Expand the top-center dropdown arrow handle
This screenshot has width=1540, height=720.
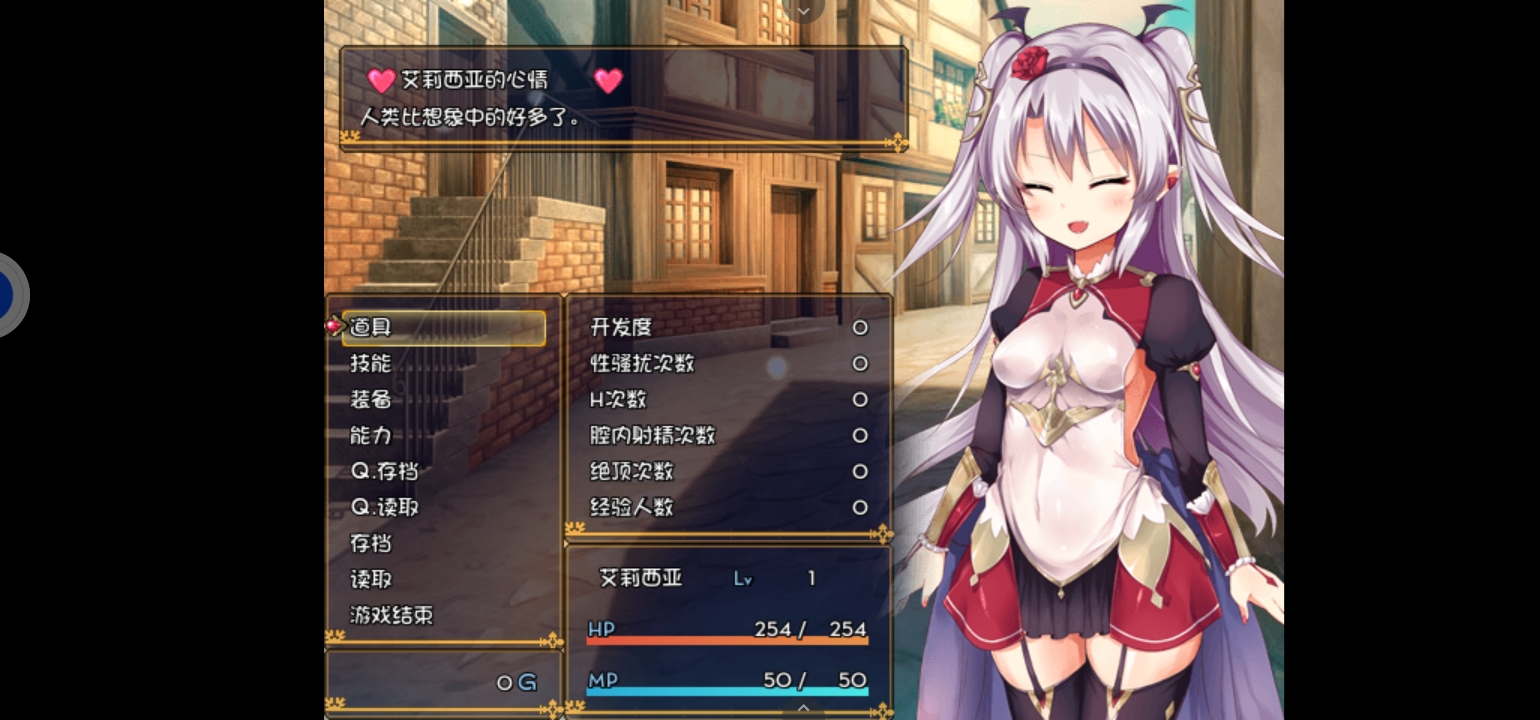(803, 9)
